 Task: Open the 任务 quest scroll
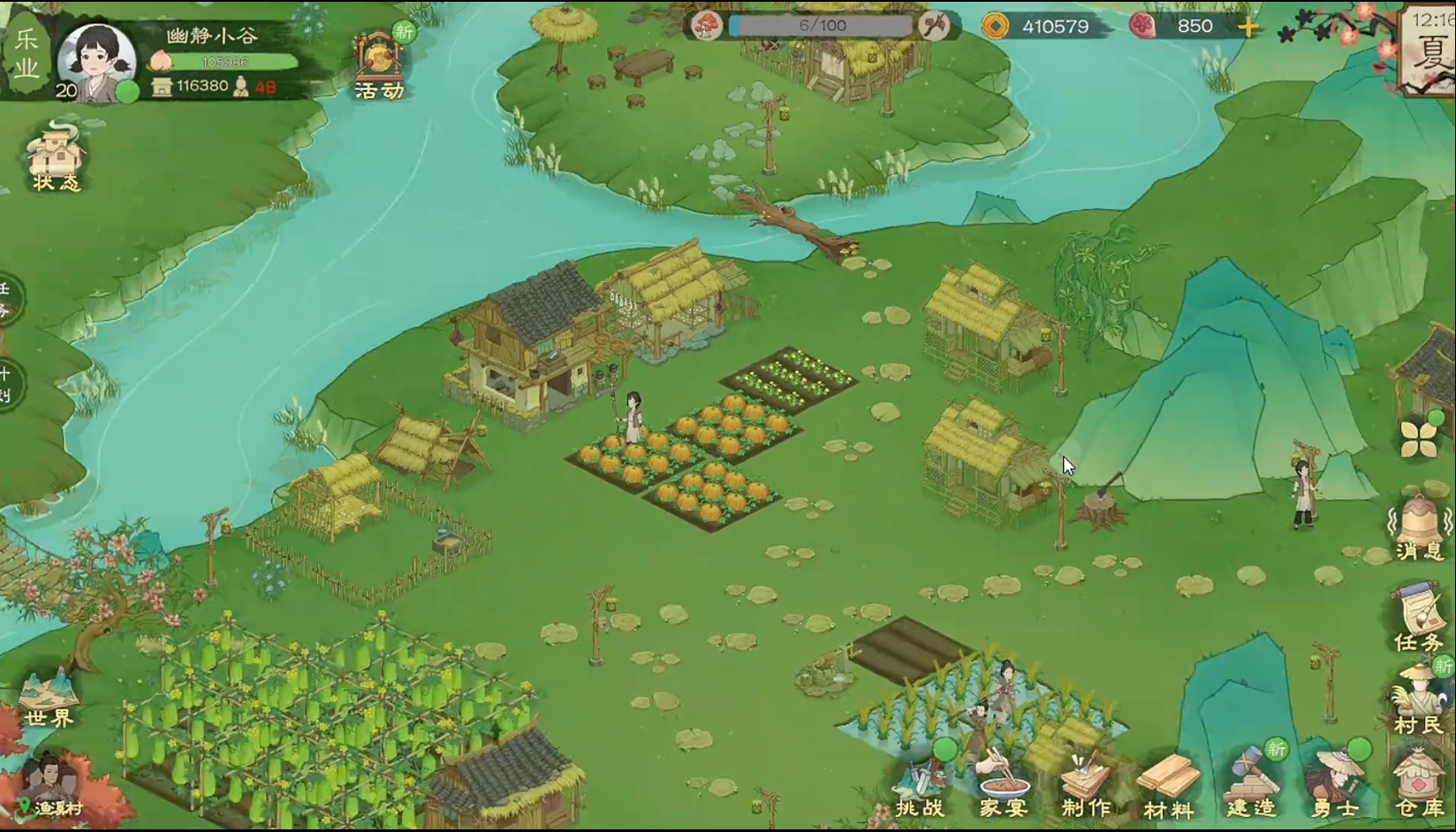tap(1418, 618)
